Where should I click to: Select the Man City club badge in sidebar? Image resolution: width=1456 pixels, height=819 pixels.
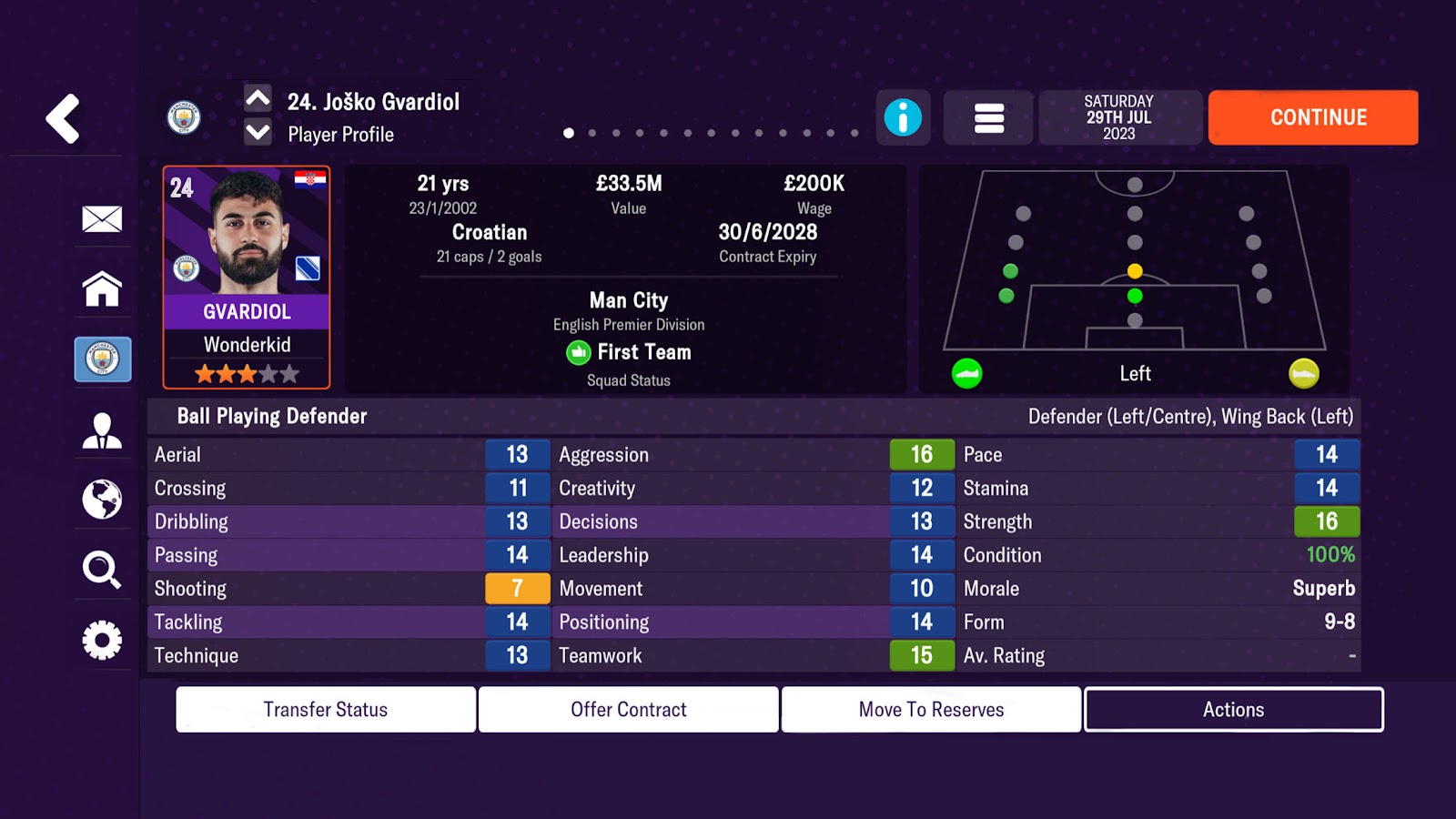click(102, 359)
